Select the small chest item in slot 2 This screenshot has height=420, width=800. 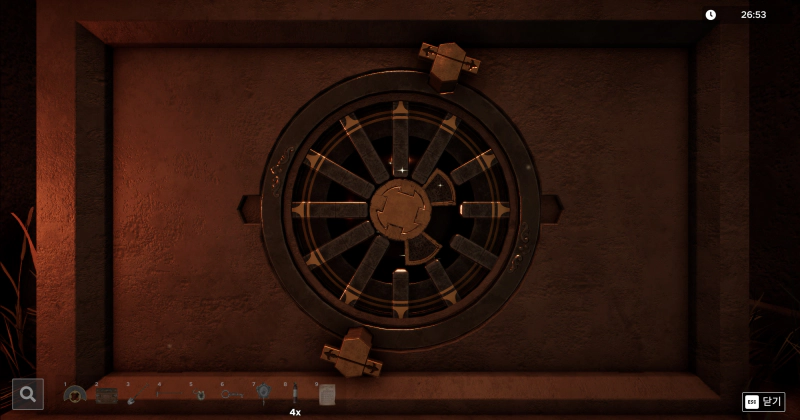tap(106, 395)
